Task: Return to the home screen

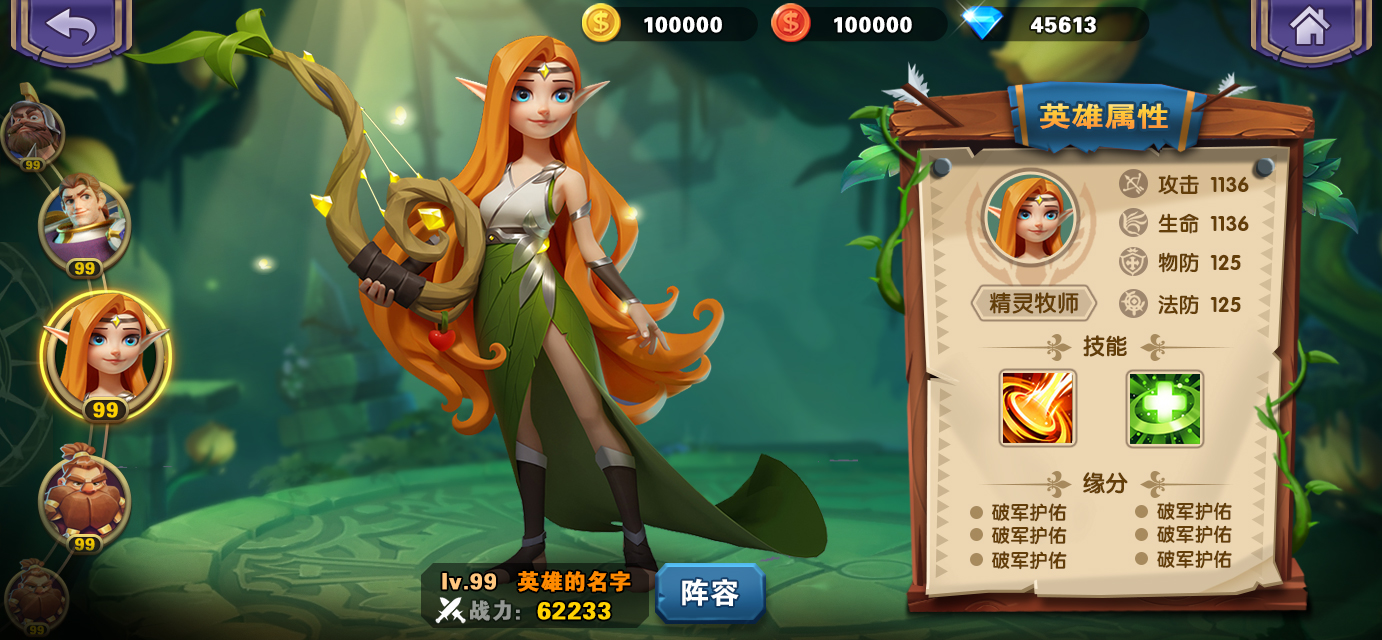Action: (x=1309, y=27)
